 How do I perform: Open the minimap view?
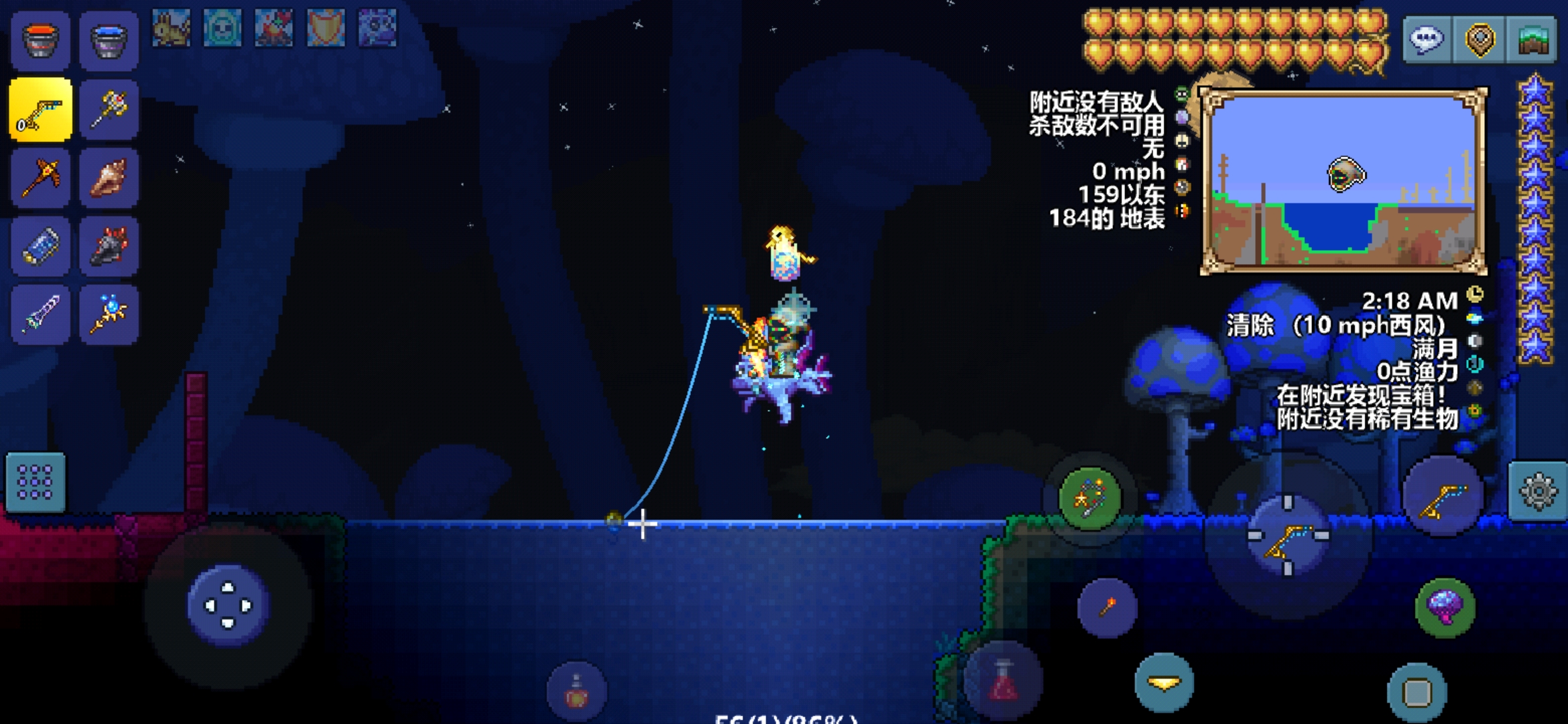click(1531, 40)
